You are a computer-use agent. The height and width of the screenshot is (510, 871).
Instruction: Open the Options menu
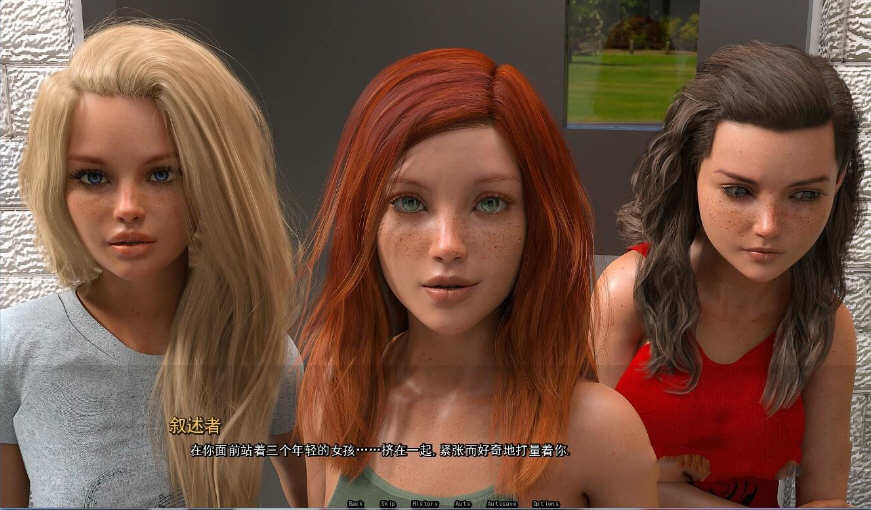point(546,504)
